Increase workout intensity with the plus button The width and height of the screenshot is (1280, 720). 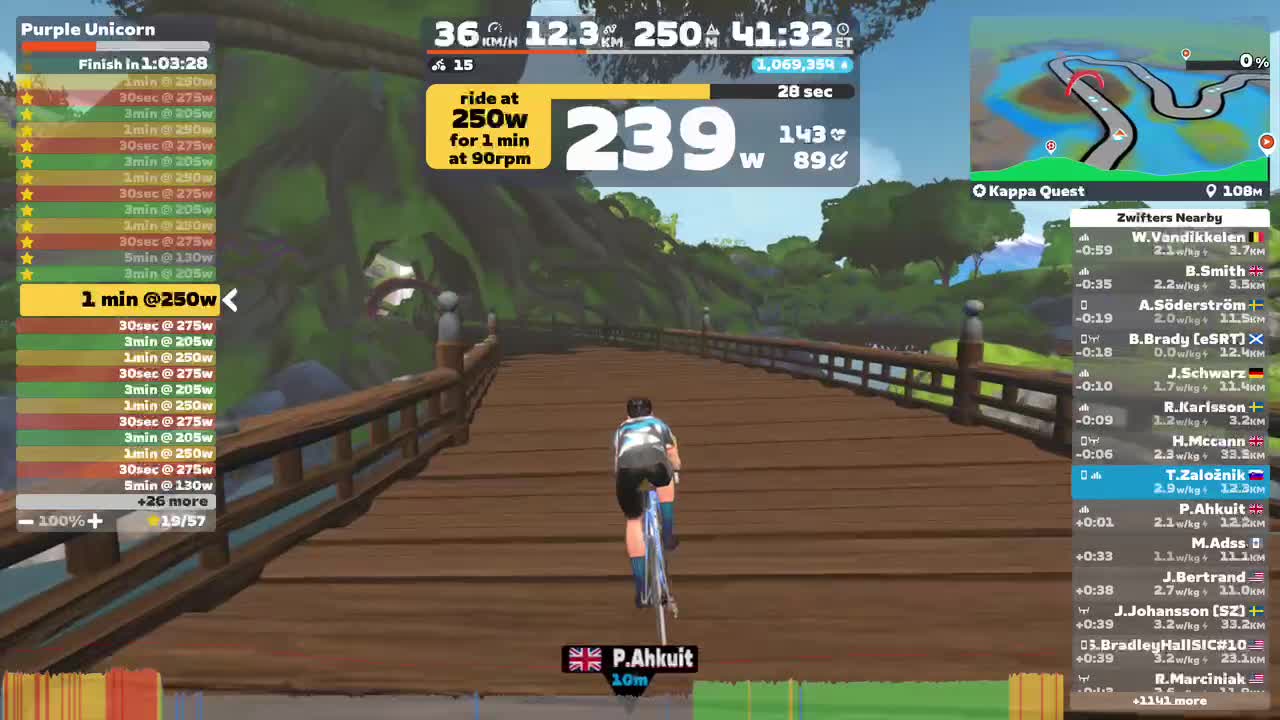(x=95, y=521)
